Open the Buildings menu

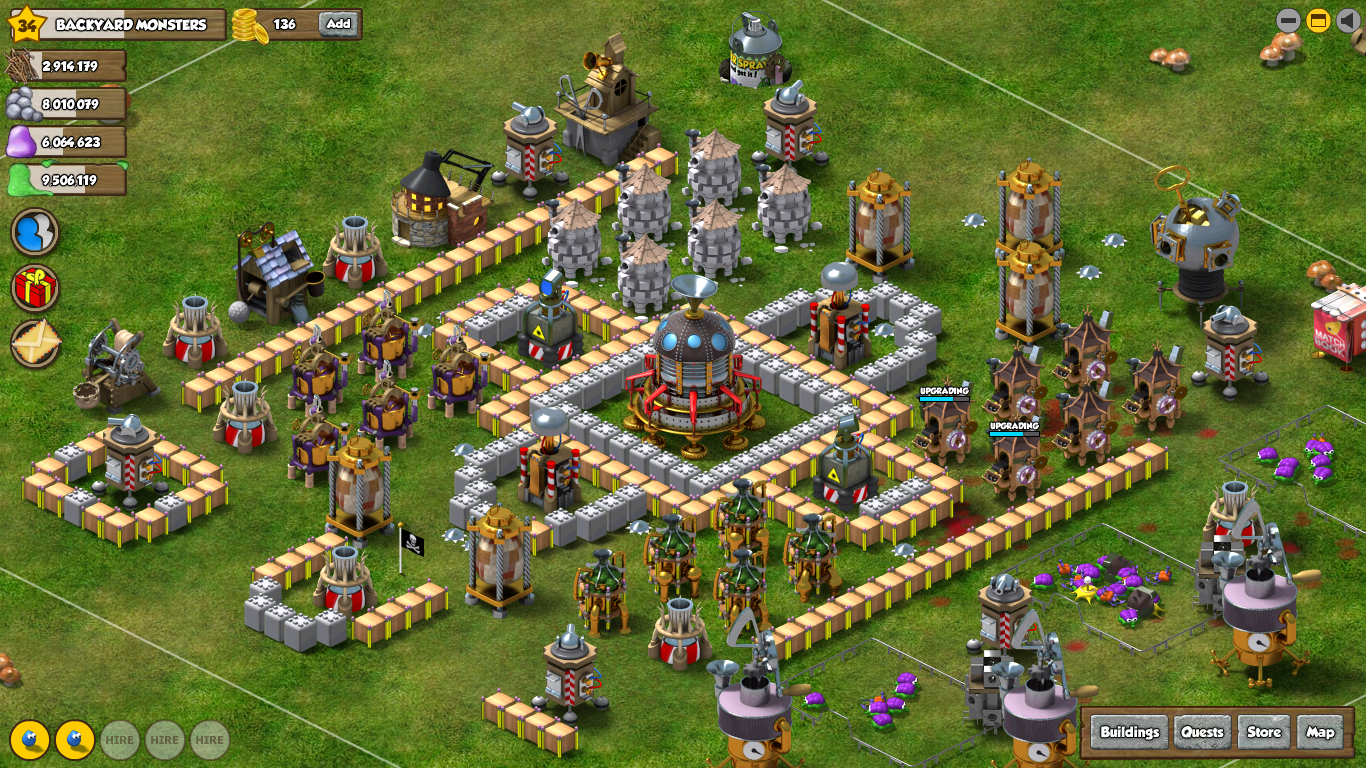[1129, 732]
